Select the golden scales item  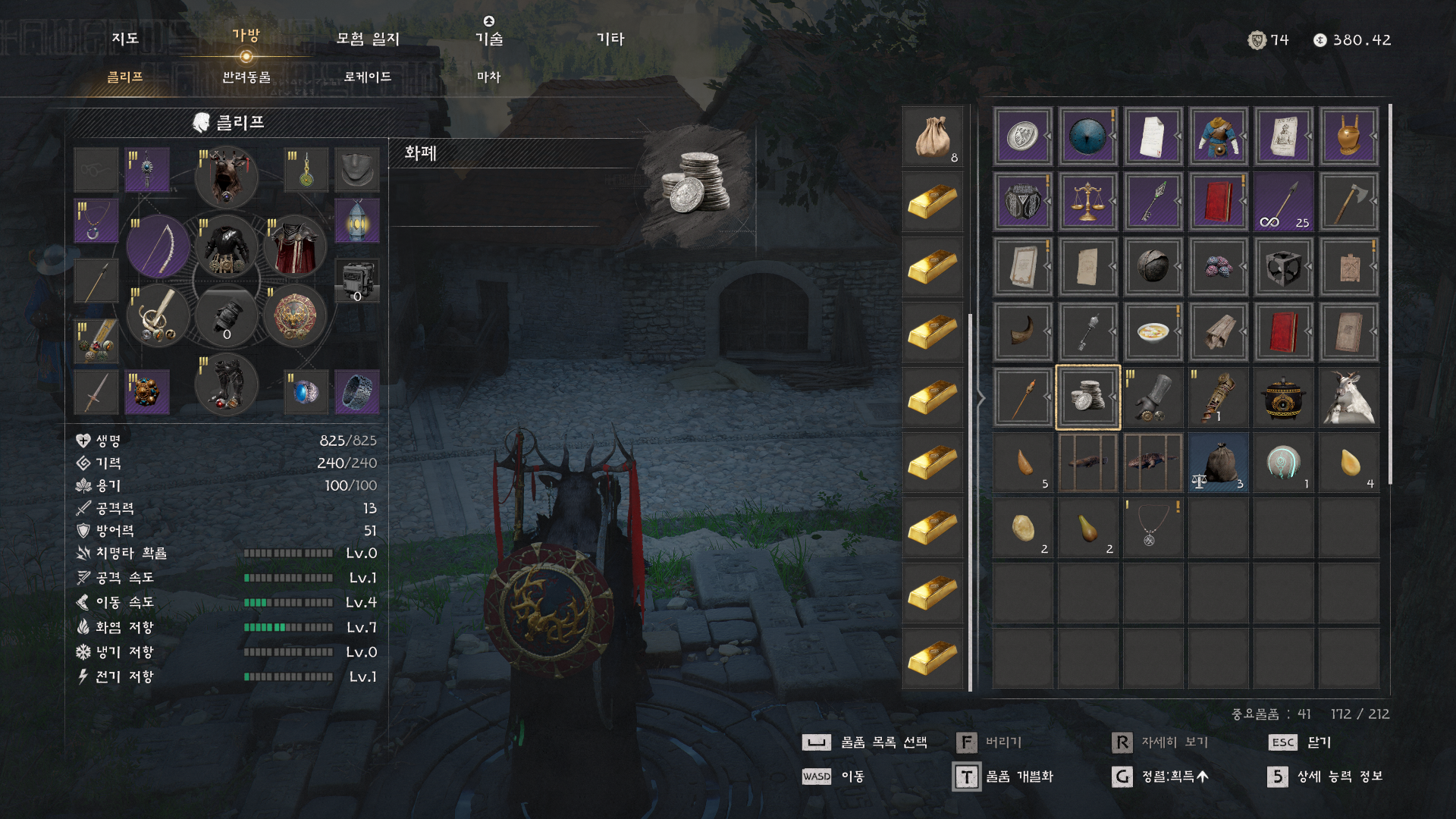pos(1087,202)
